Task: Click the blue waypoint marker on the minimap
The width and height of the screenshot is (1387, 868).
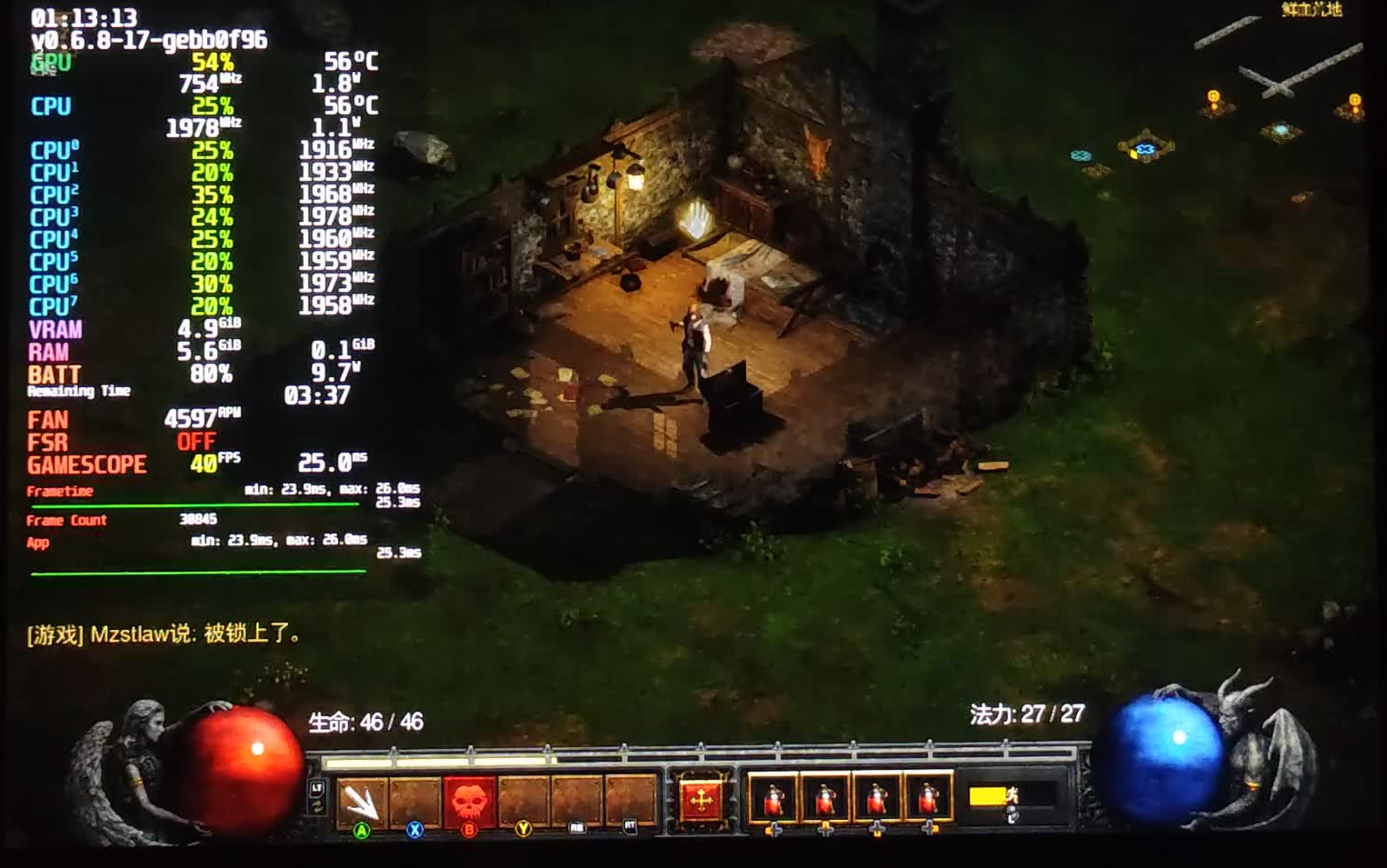Action: (1144, 148)
